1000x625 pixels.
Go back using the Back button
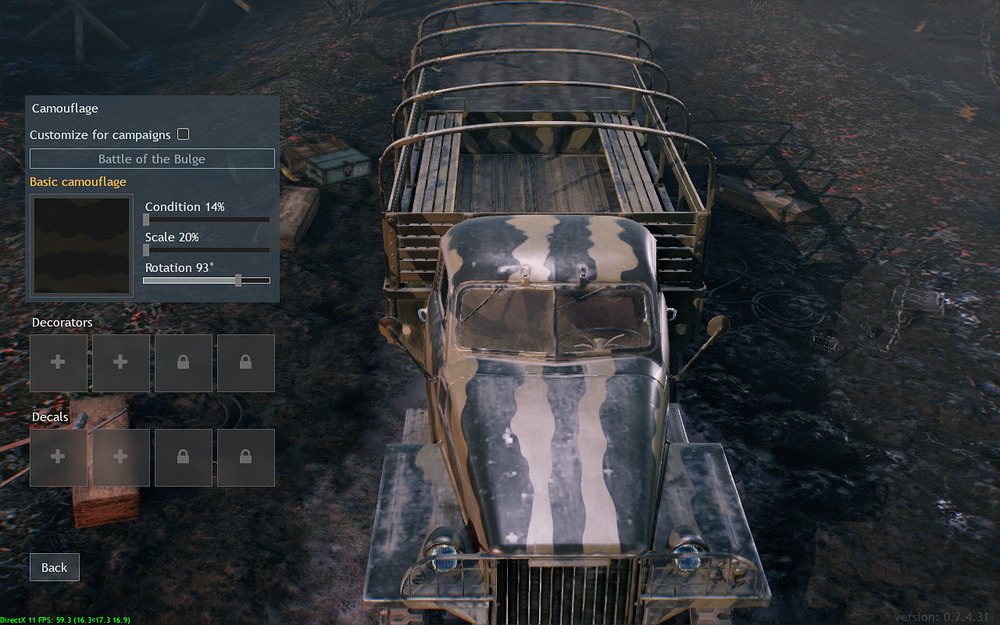point(54,567)
